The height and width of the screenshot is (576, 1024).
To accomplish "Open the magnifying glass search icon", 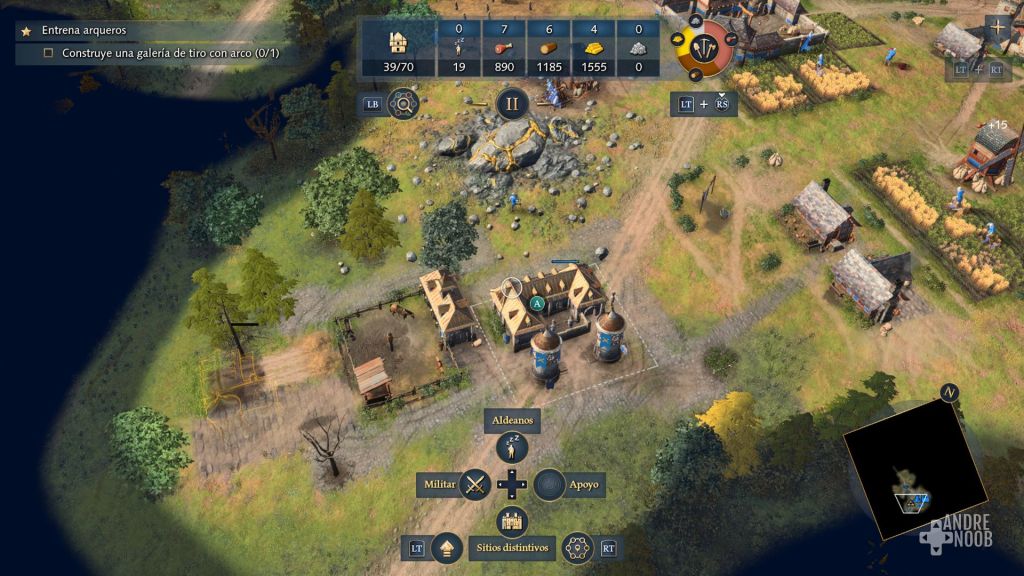I will (x=402, y=103).
